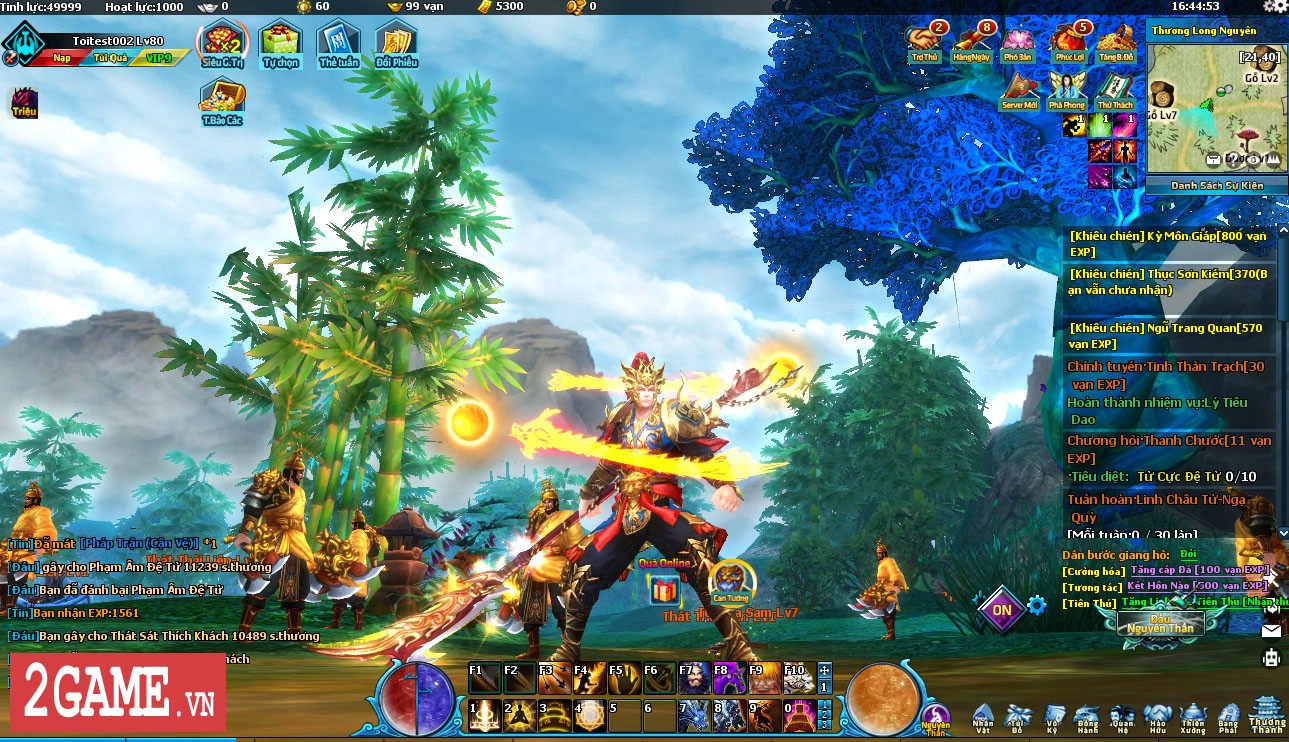Open the Nạp recharge button
Screen dimensions: 1289x742
(62, 58)
